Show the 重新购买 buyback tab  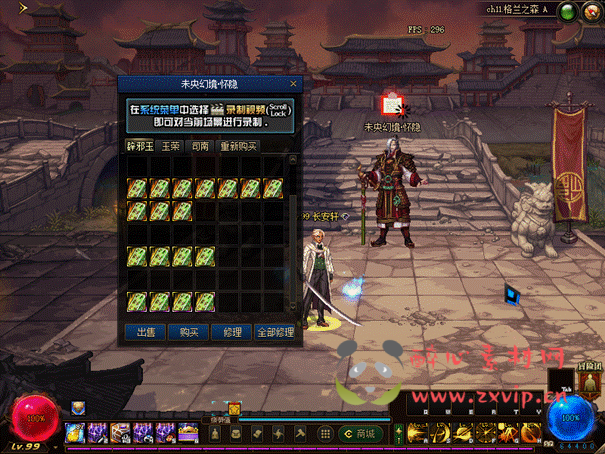click(240, 146)
